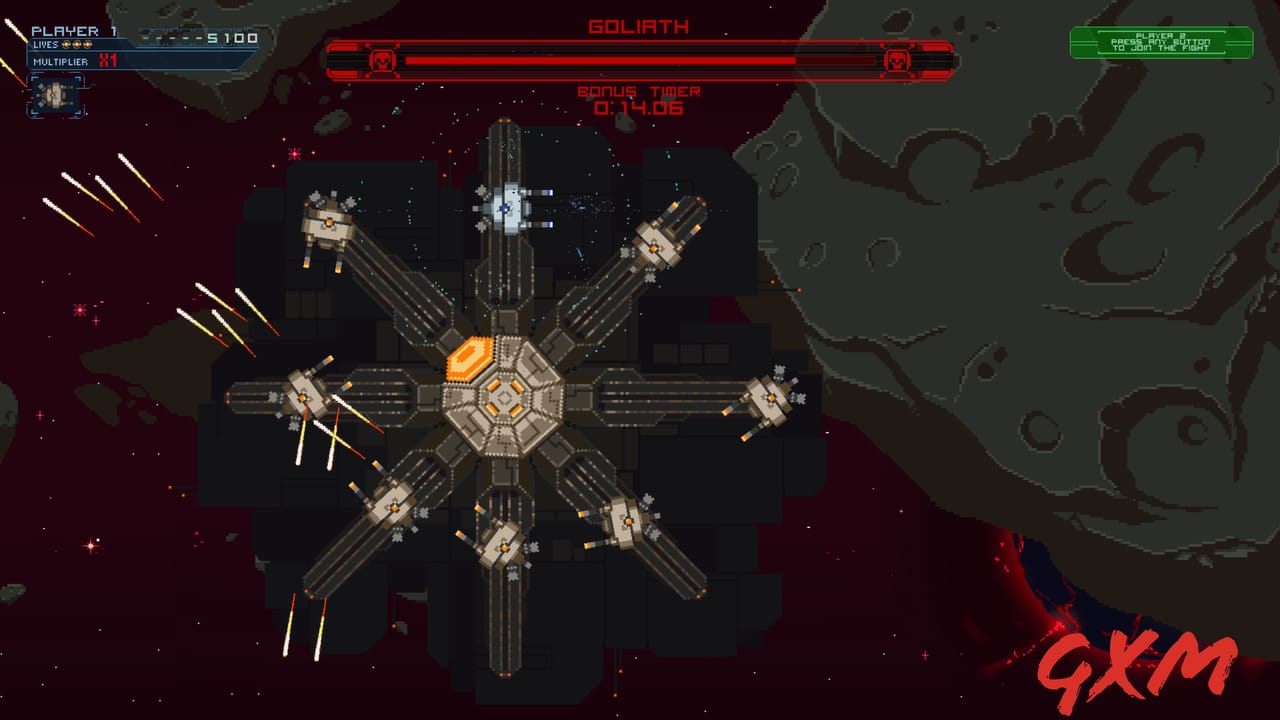Click the BONUS TIMER display to toggle it
The width and height of the screenshot is (1280, 720).
click(x=639, y=92)
